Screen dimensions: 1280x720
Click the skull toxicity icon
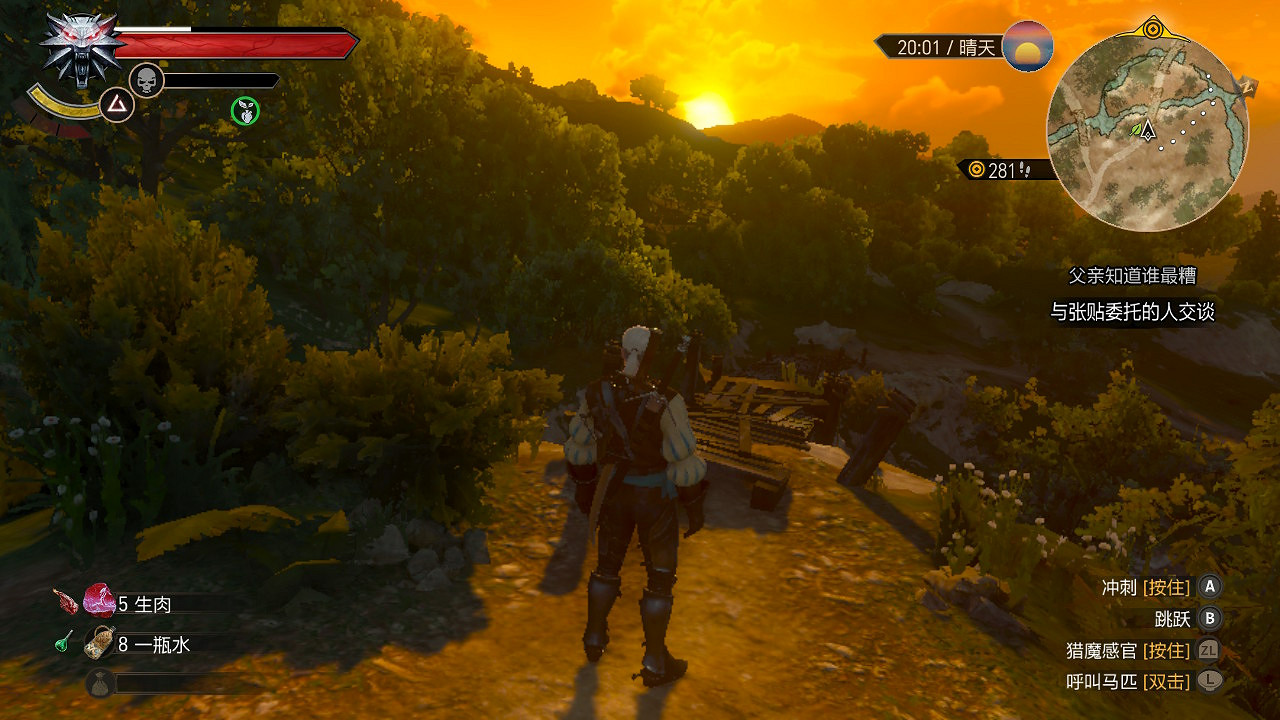(x=146, y=80)
